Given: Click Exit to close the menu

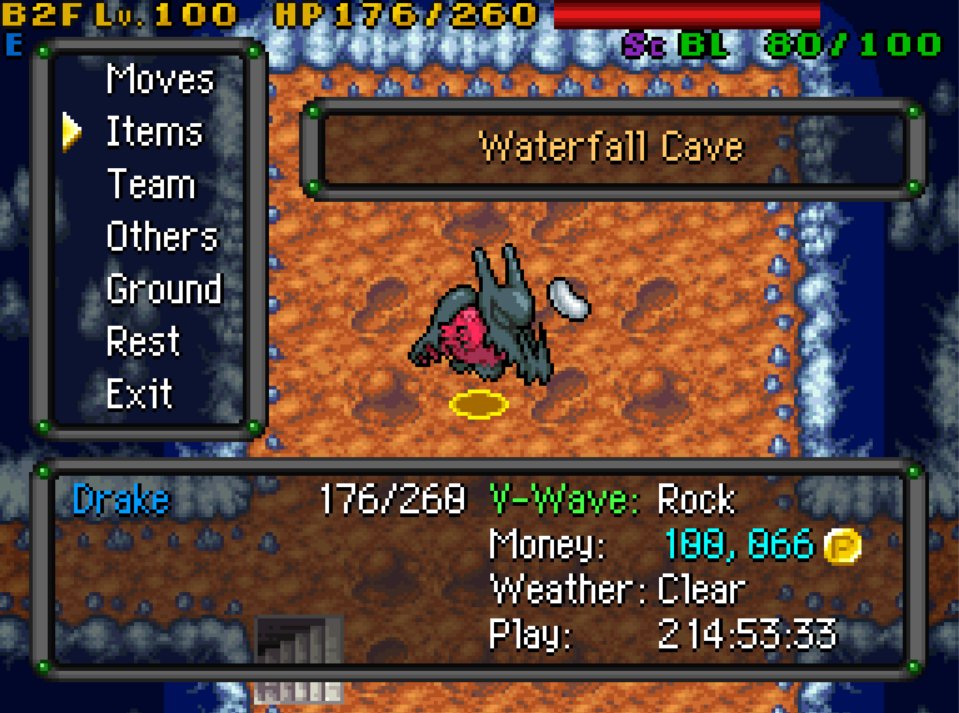Looking at the screenshot, I should [x=140, y=394].
